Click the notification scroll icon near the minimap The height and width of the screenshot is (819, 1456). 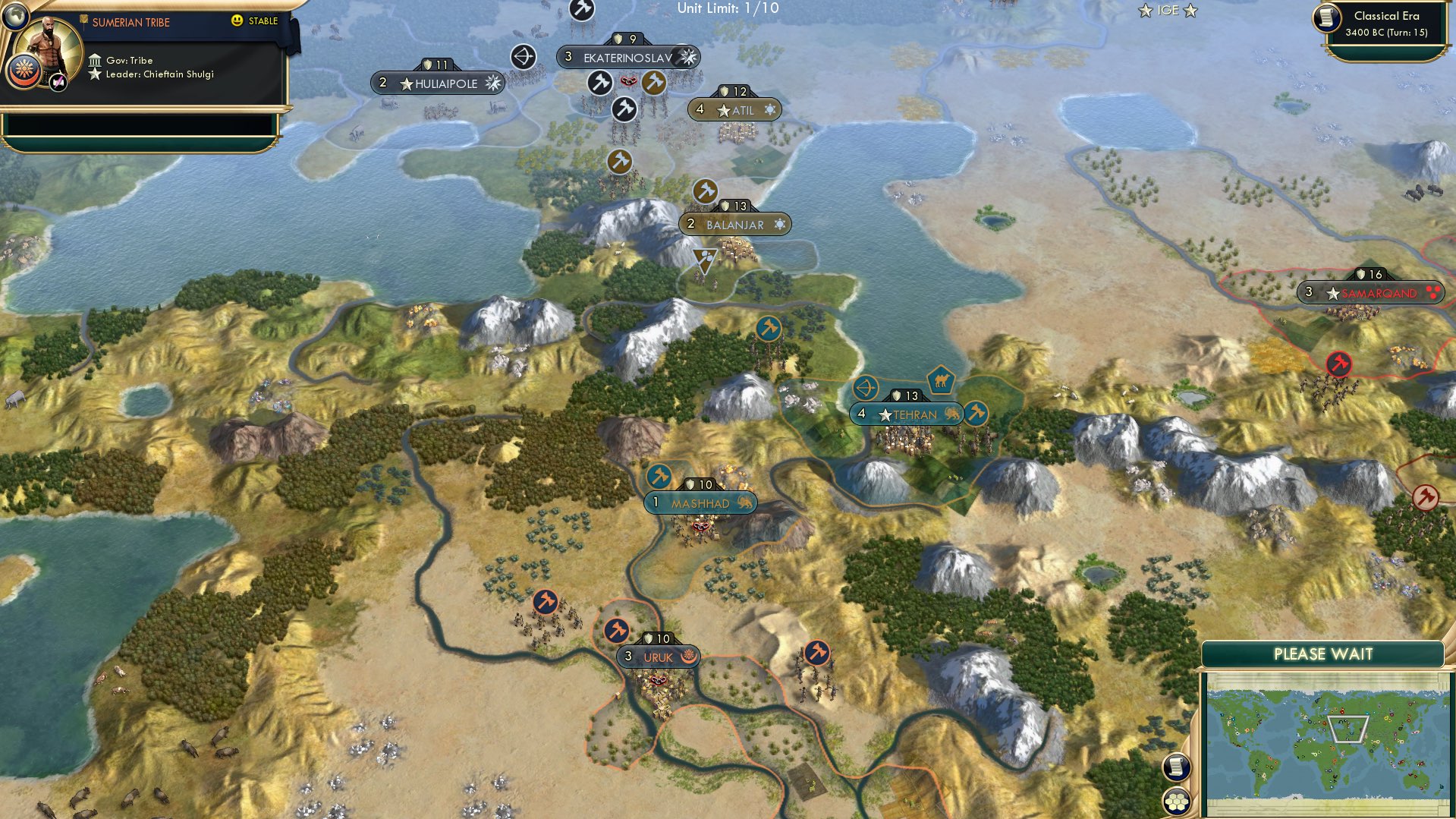[x=1175, y=767]
